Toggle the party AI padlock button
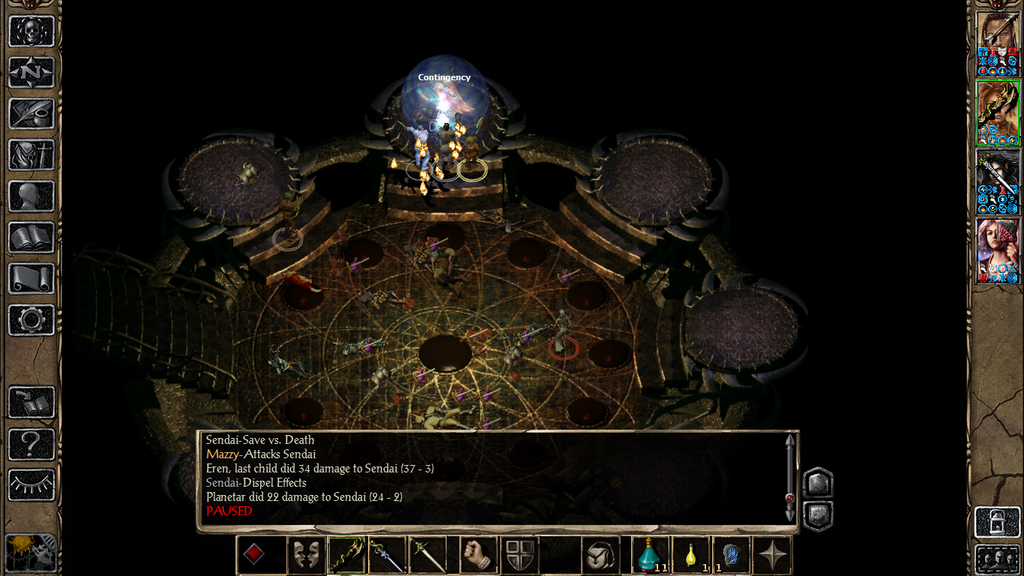Screen dimensions: 1024x576 point(997,522)
